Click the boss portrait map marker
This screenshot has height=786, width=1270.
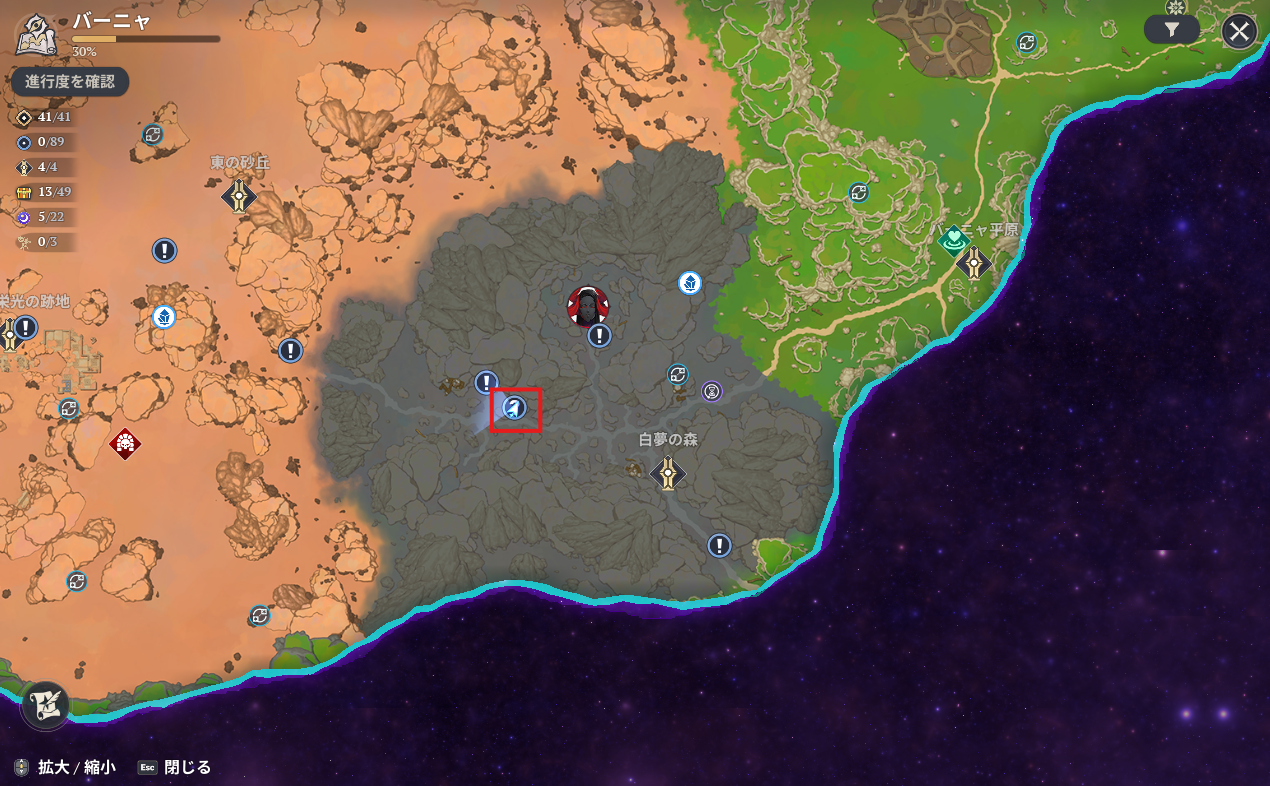click(588, 306)
